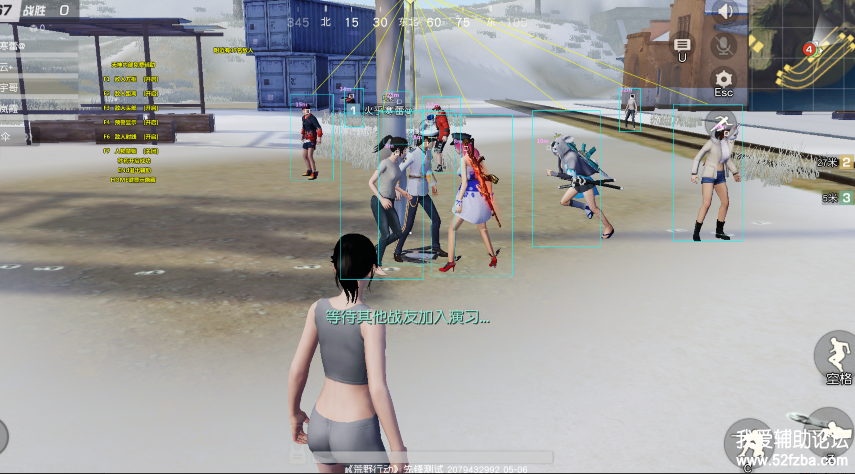Open settings via the gear icon
The width and height of the screenshot is (855, 474).
point(723,78)
